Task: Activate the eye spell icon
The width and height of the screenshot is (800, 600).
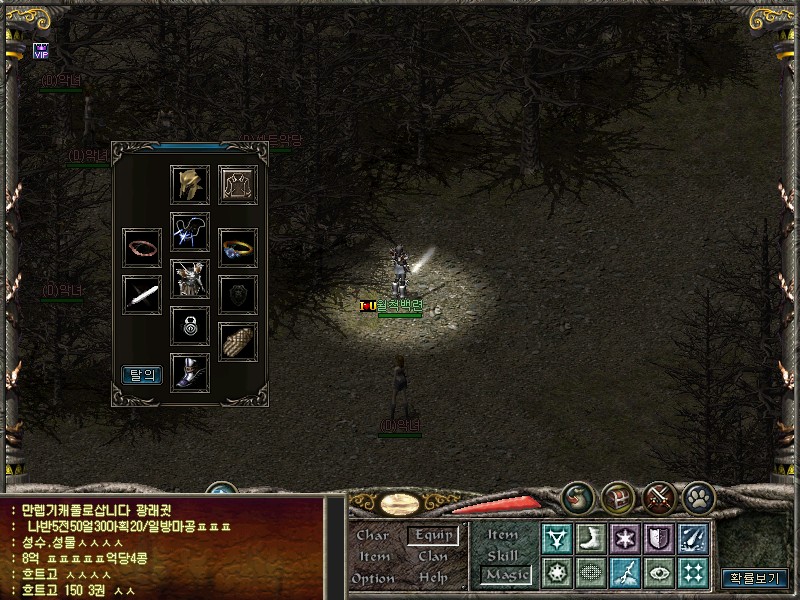Action: (x=658, y=572)
